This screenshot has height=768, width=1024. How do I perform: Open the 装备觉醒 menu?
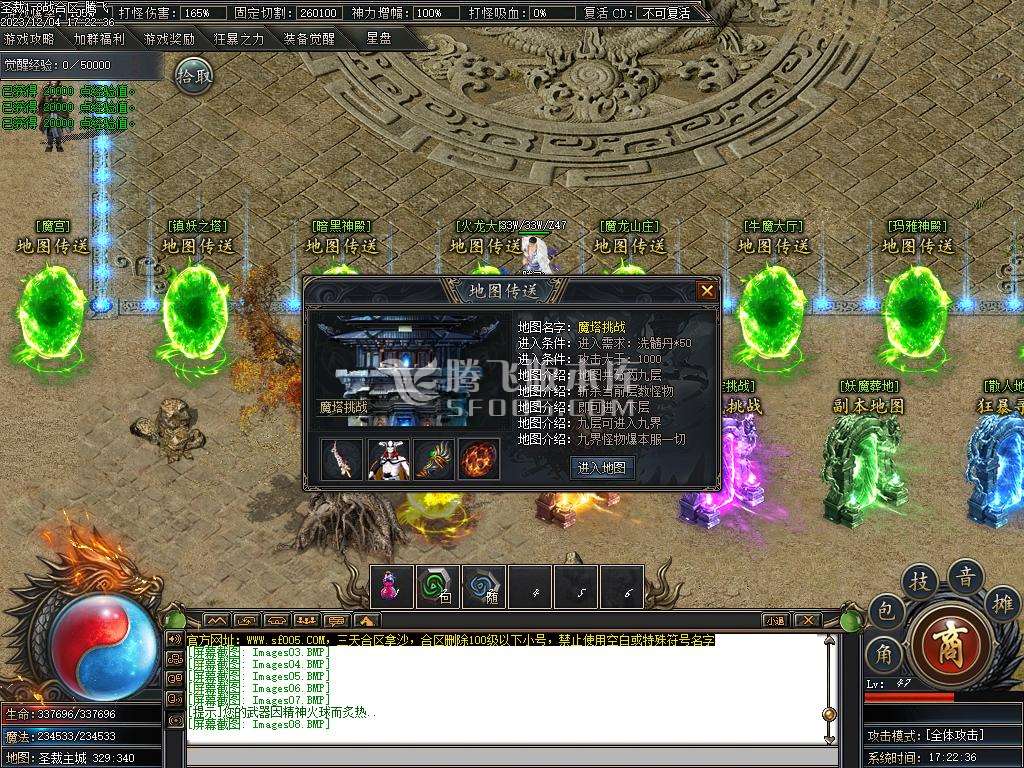click(309, 40)
